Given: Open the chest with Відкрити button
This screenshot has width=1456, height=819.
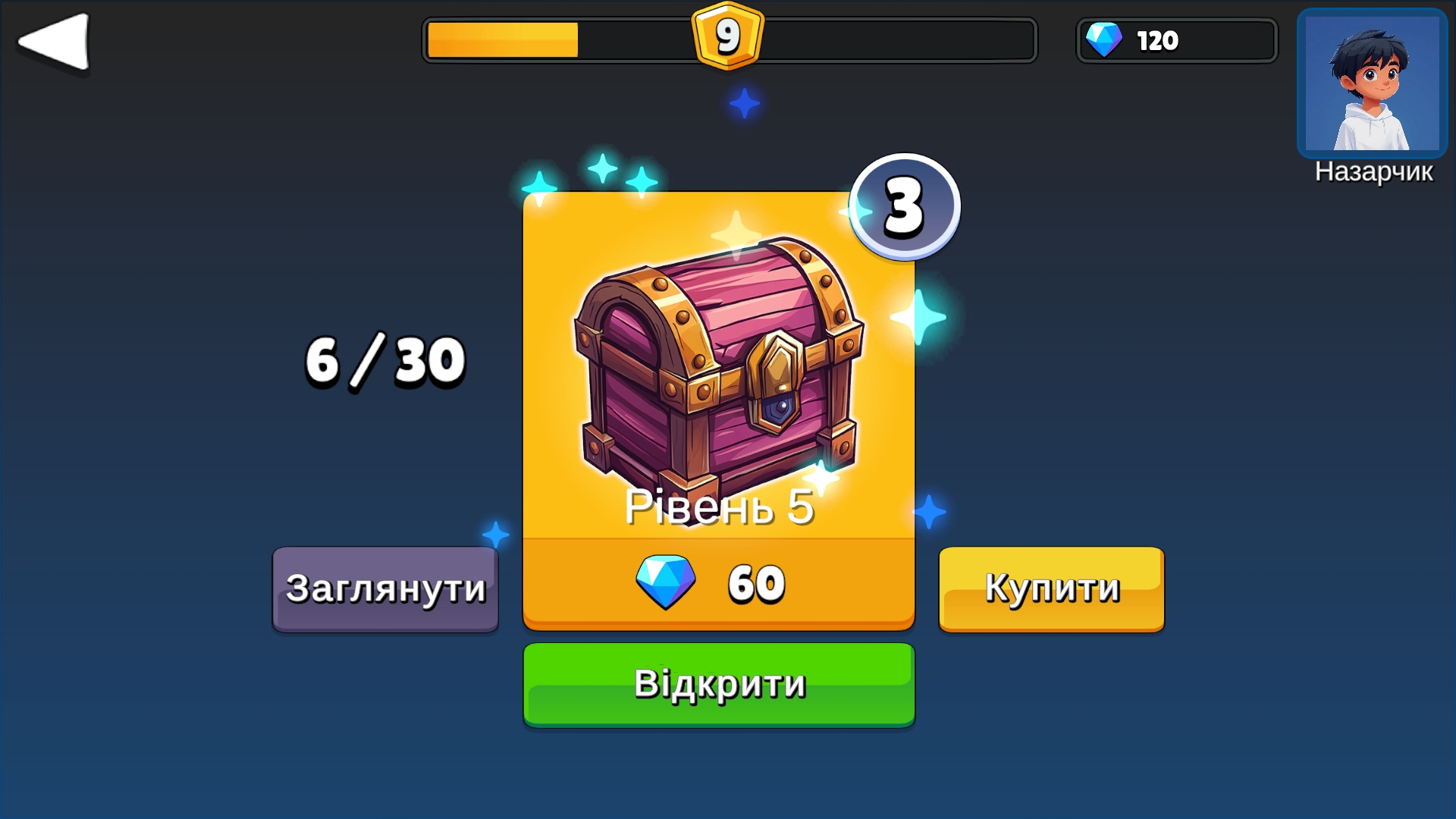Looking at the screenshot, I should pos(719,685).
